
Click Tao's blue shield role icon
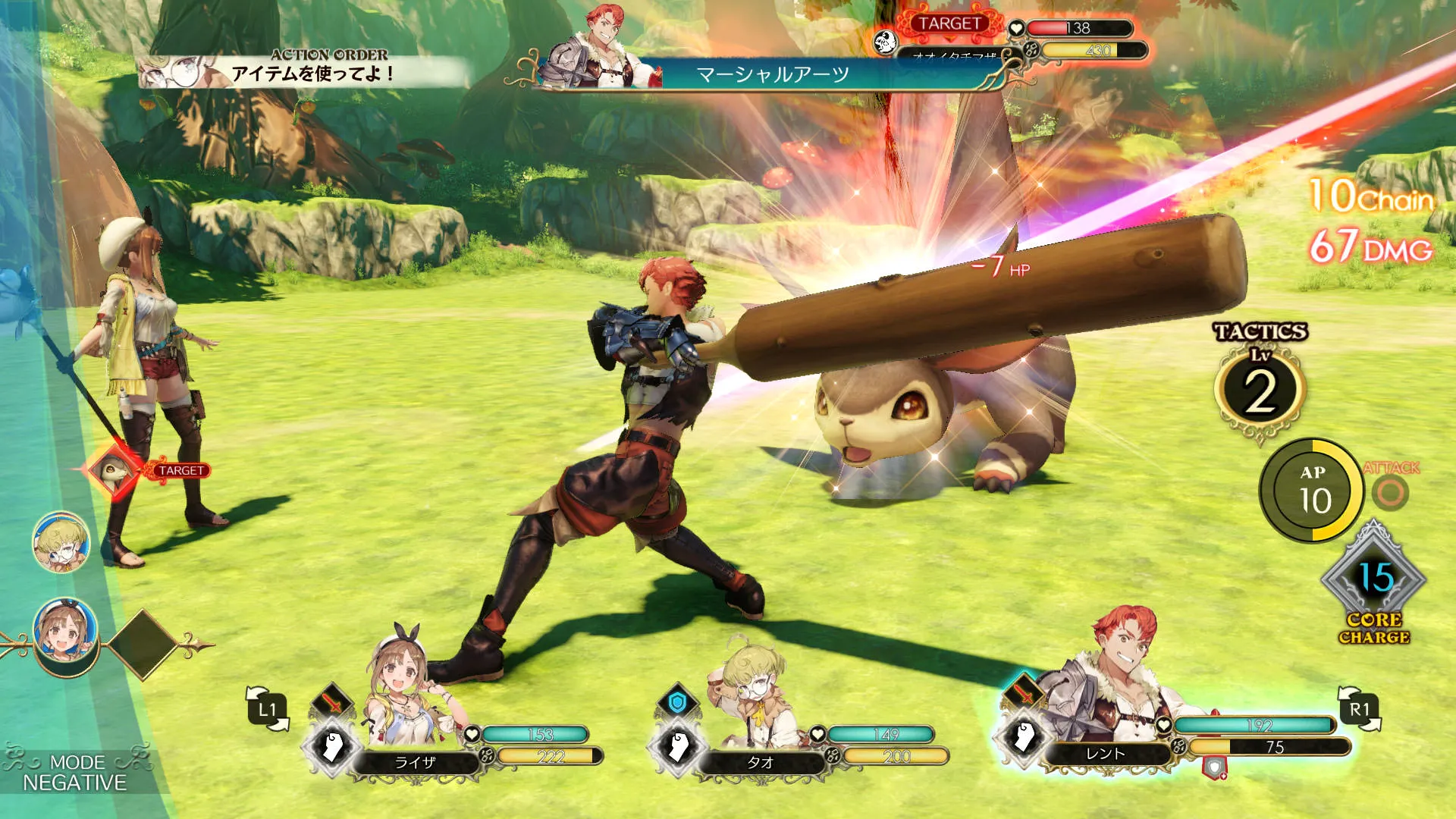click(677, 702)
